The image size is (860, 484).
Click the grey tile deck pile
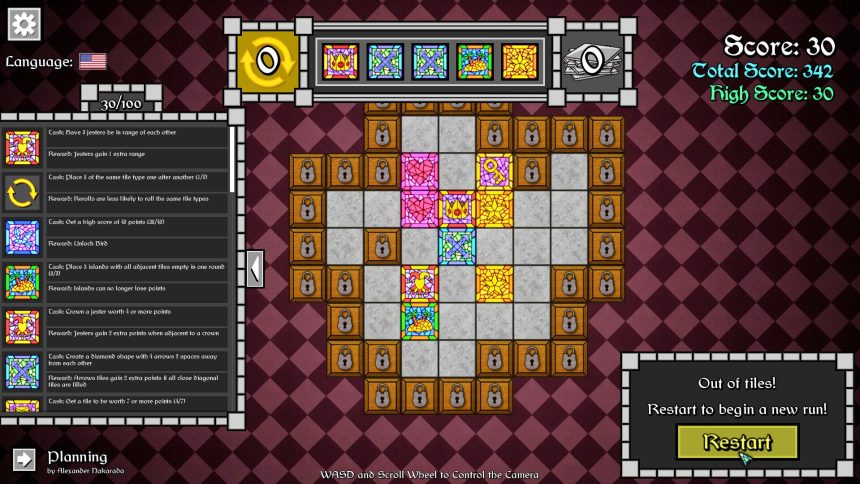(591, 61)
